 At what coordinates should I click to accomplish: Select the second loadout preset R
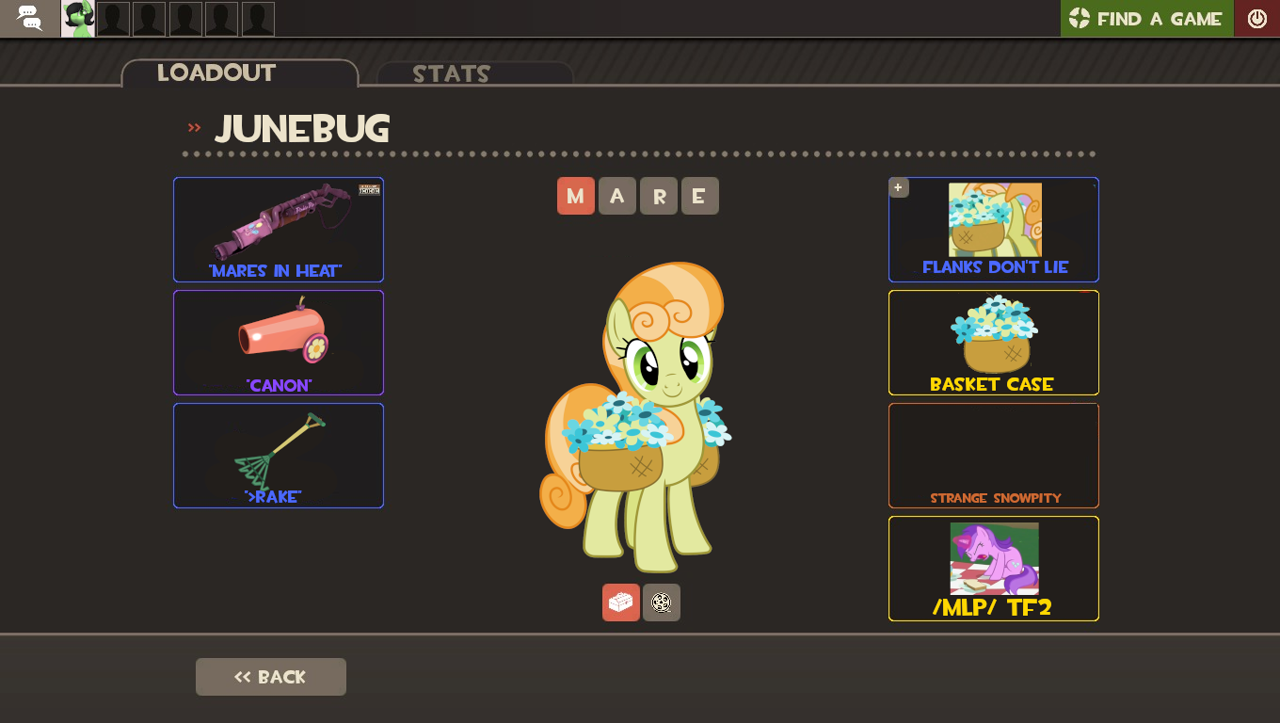click(658, 195)
